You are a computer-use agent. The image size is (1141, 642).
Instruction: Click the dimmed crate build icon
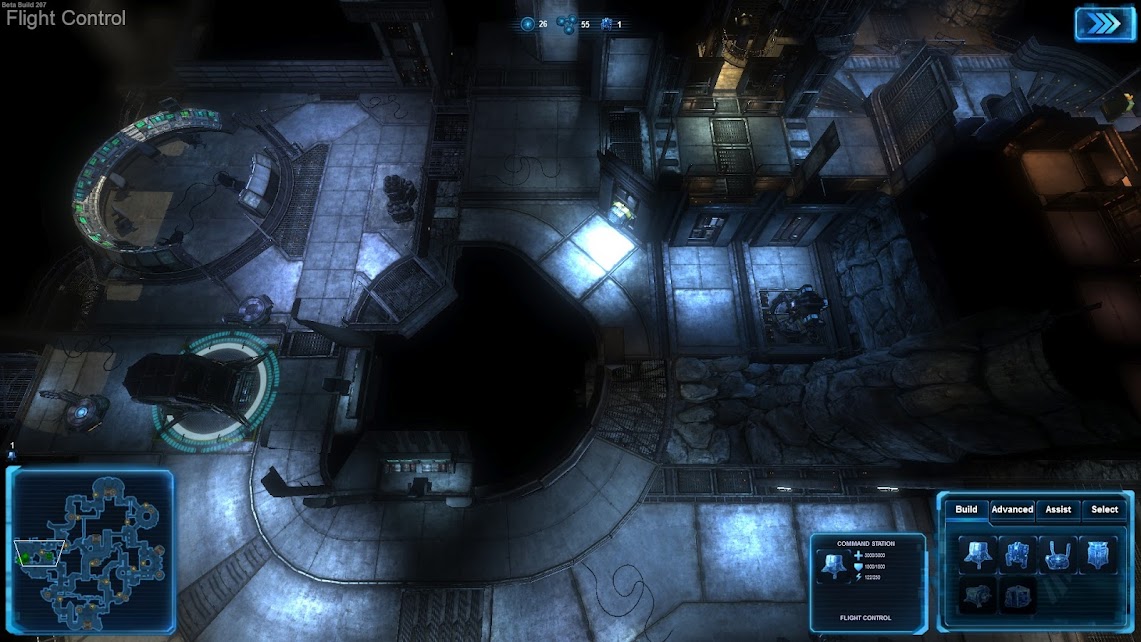1017,595
